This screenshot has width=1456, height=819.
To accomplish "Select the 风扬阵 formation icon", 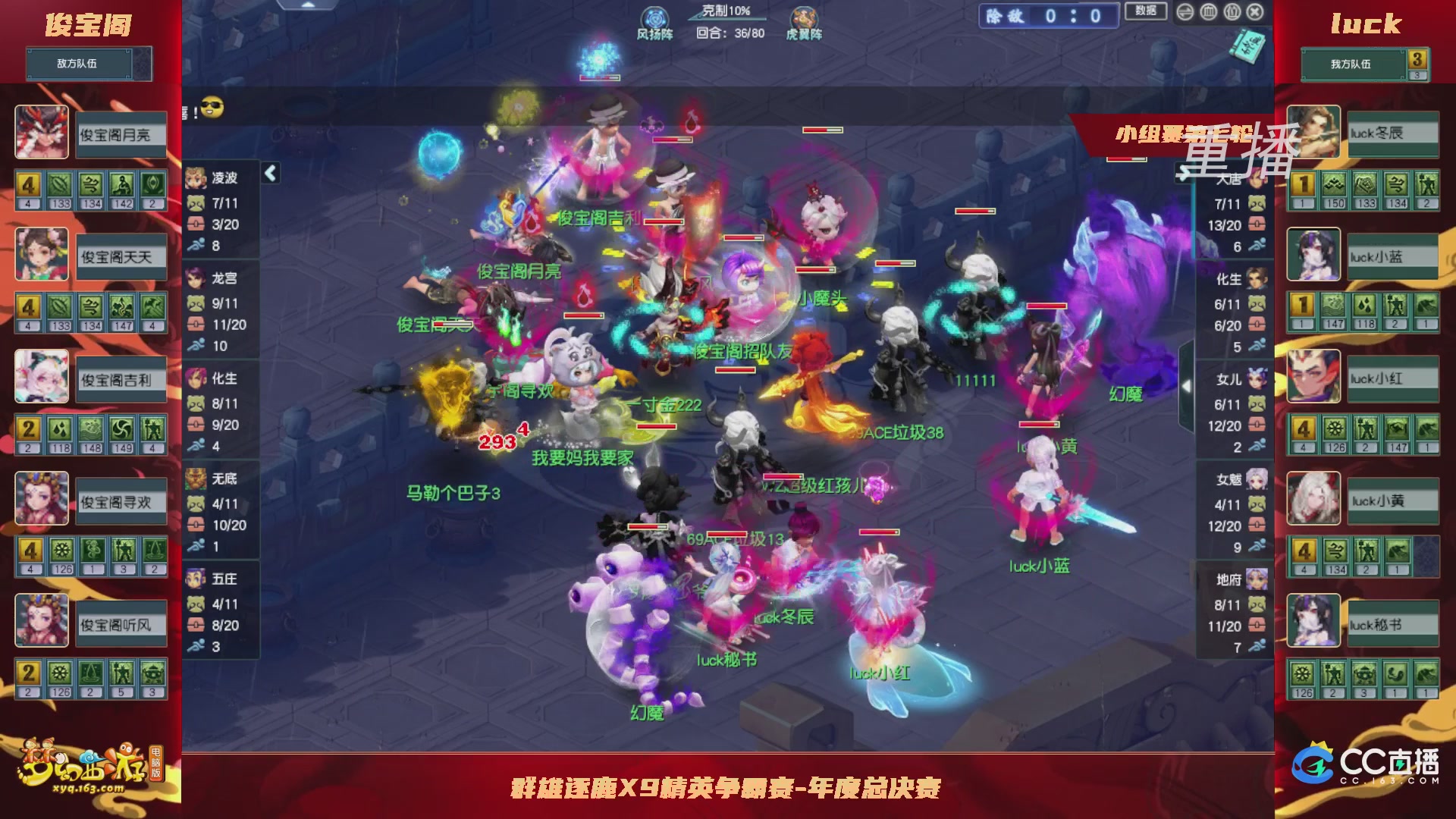I will click(x=654, y=17).
